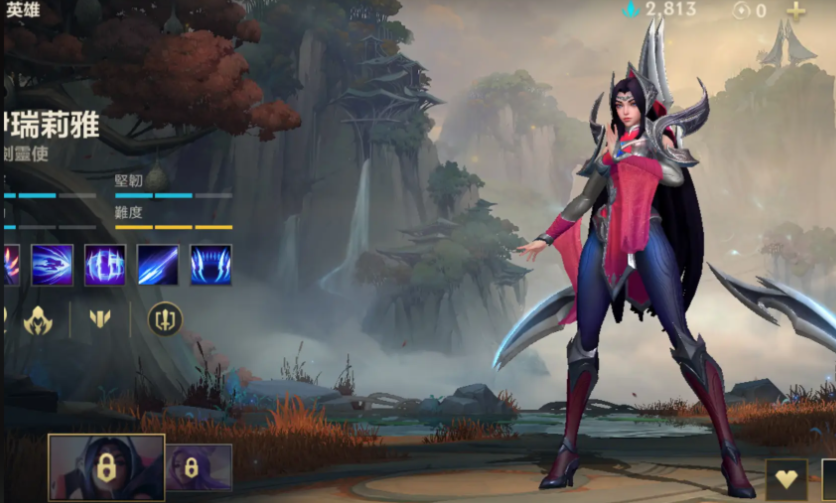Tap the gold plus to add currency

point(796,11)
